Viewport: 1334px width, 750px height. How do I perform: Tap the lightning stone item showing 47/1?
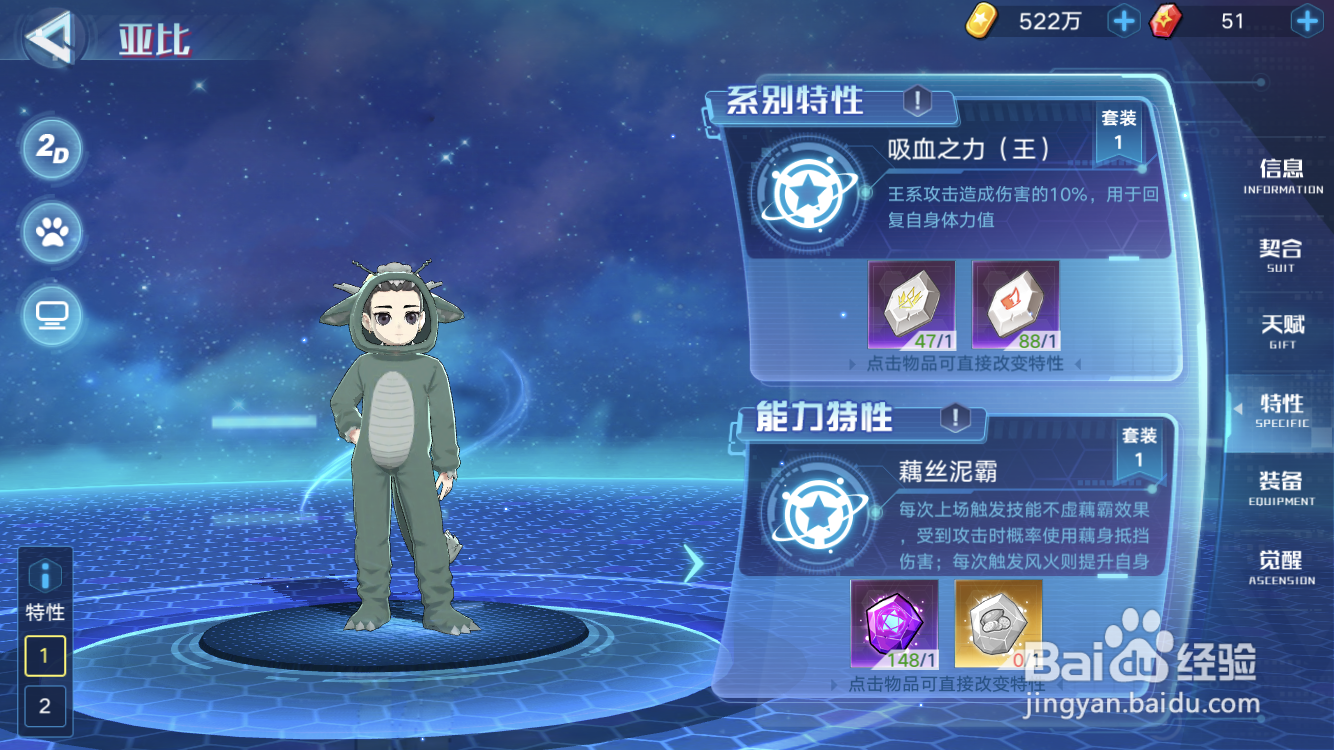point(910,305)
